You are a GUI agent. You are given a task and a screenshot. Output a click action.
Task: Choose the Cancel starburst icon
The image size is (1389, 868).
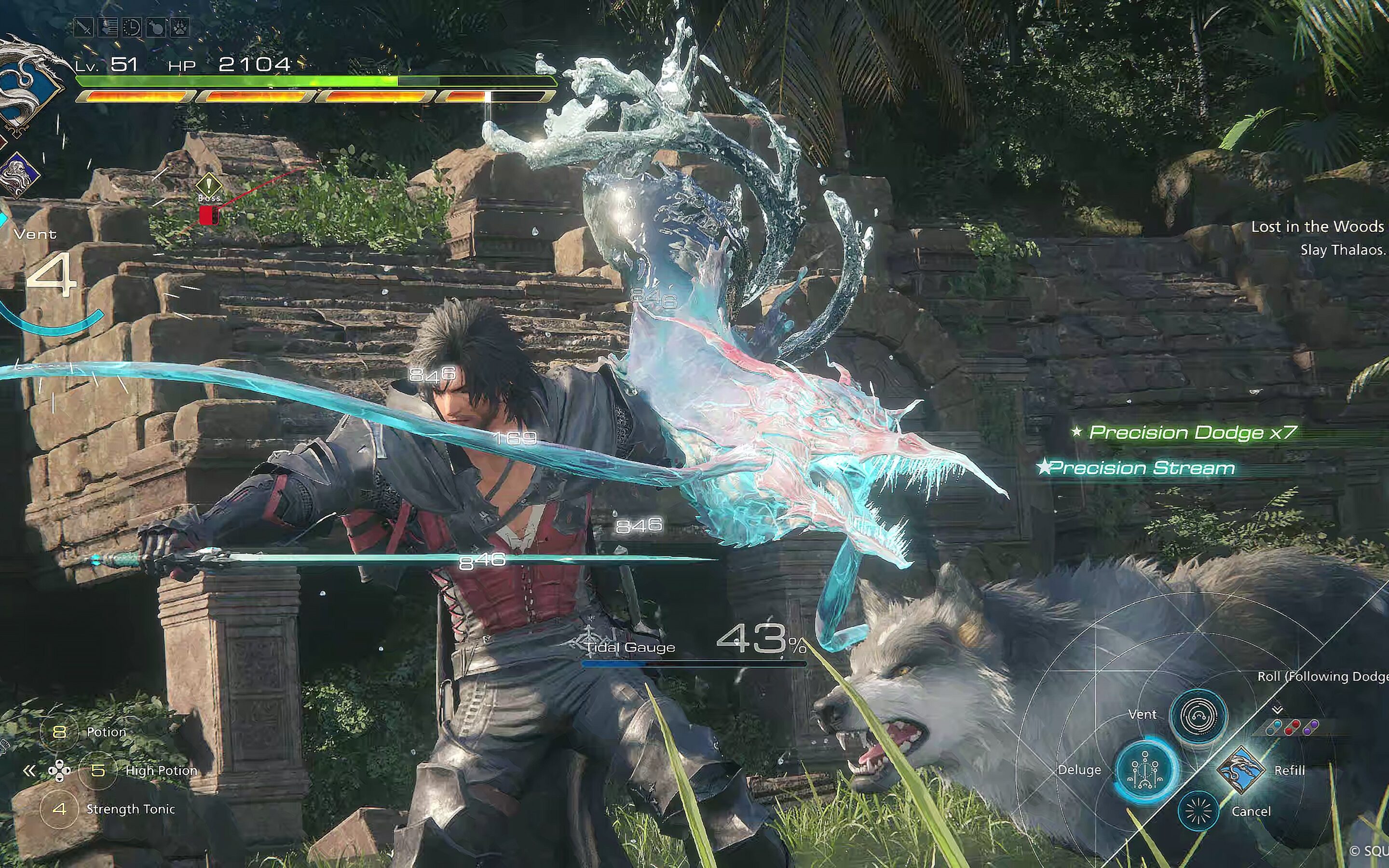point(1198,811)
